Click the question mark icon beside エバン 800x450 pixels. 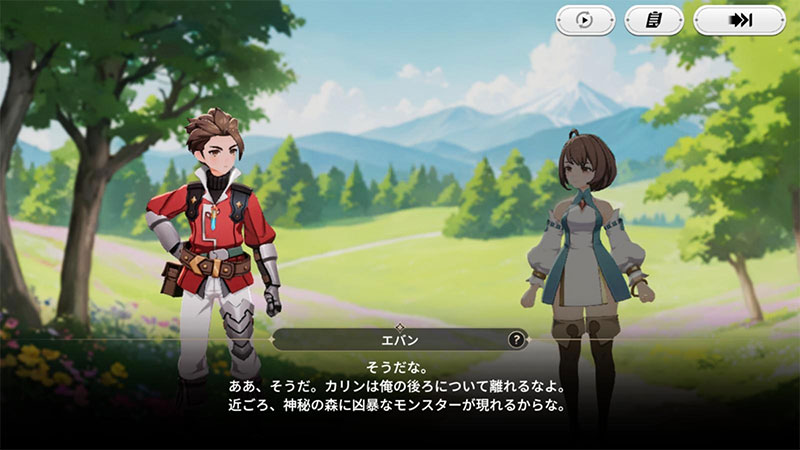[x=516, y=340]
